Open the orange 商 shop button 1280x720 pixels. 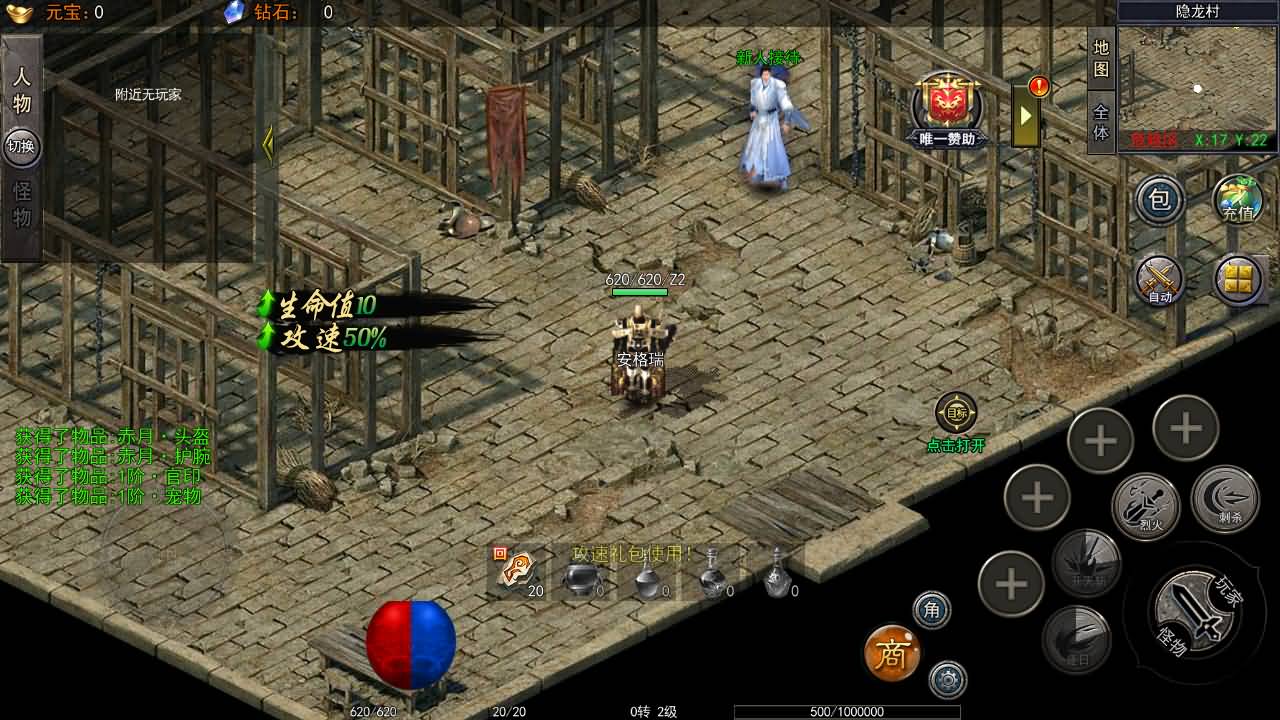tap(891, 654)
